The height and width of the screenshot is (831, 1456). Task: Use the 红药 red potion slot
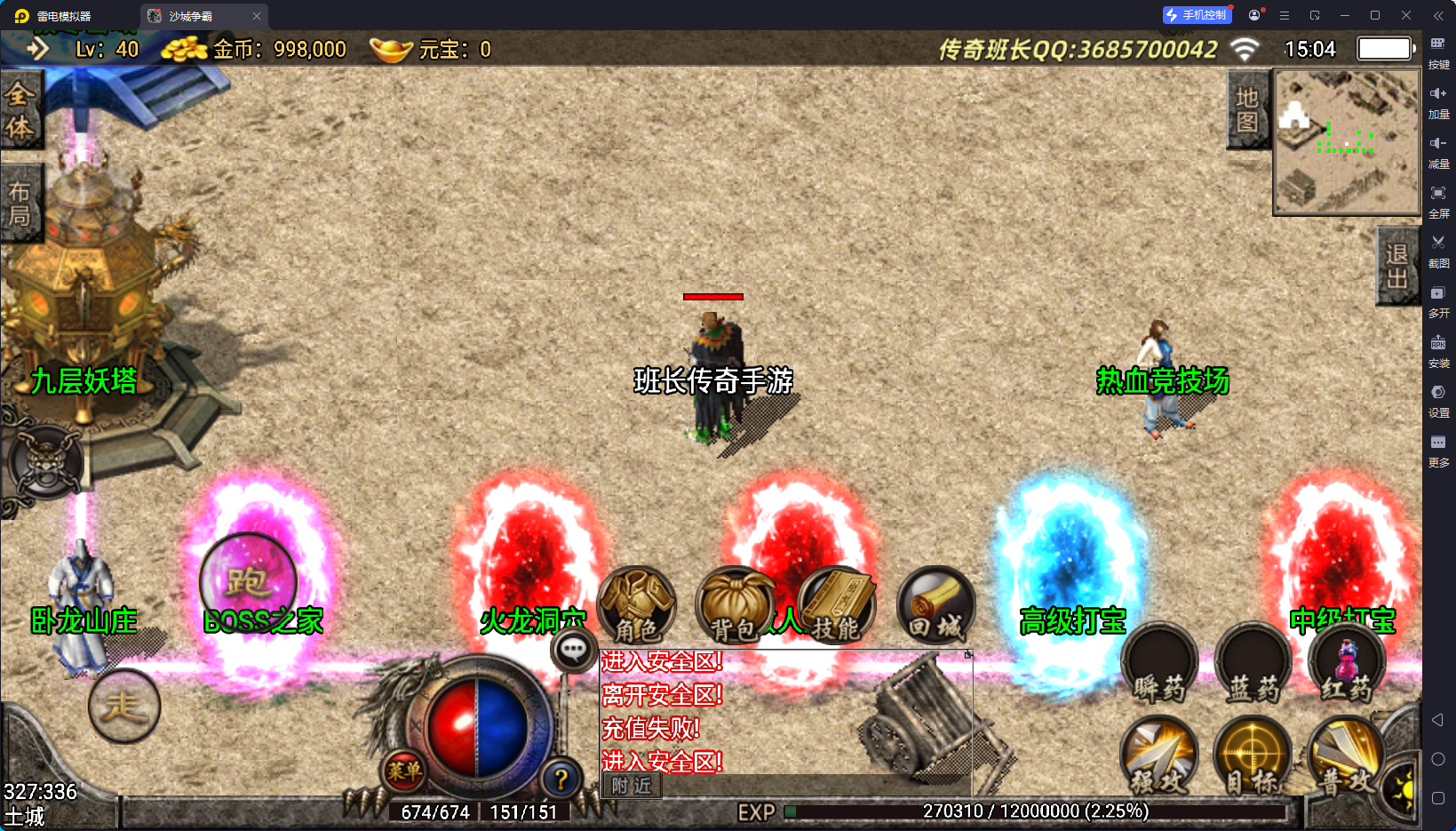coord(1347,665)
